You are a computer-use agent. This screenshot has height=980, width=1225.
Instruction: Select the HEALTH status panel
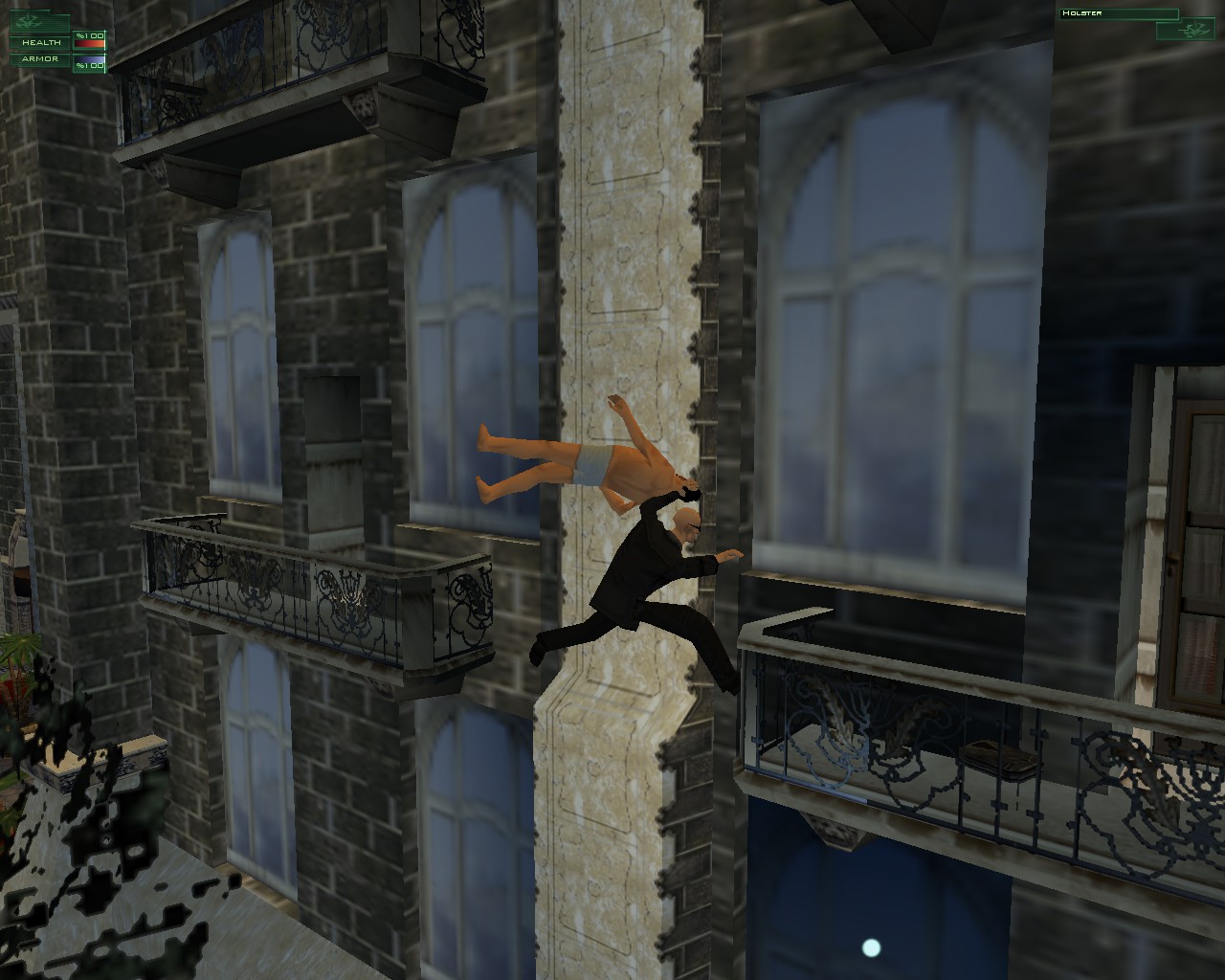[41, 42]
